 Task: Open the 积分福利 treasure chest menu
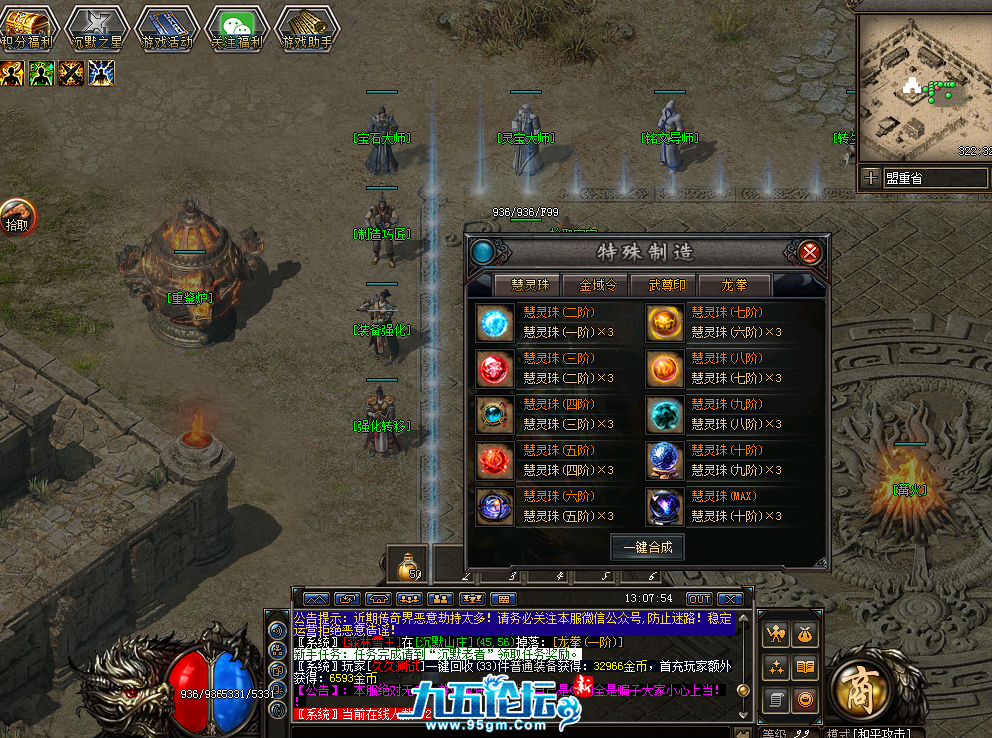tap(26, 28)
